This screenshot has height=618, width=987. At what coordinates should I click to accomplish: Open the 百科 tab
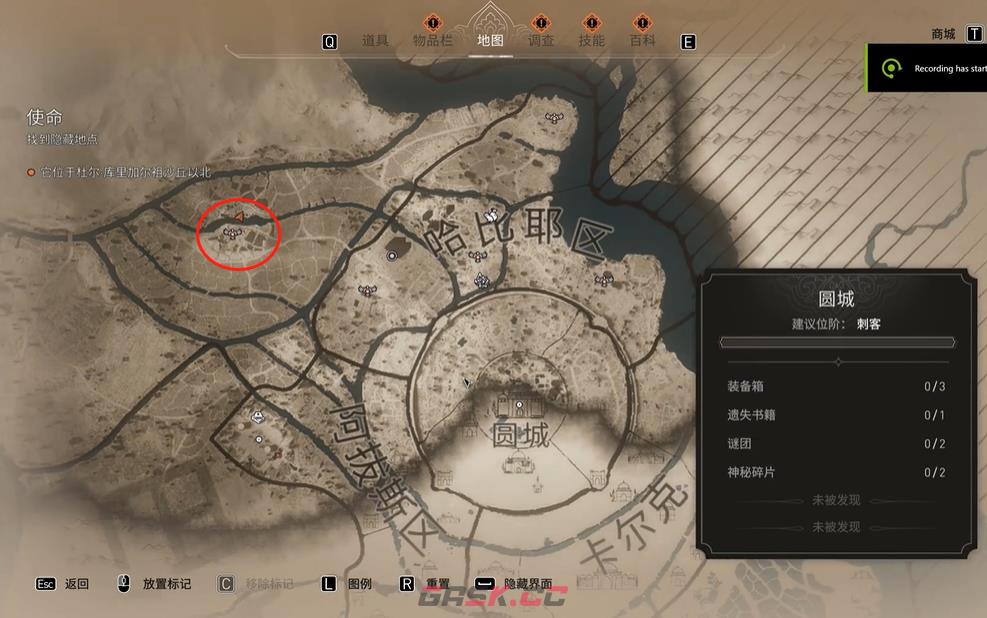pos(642,41)
